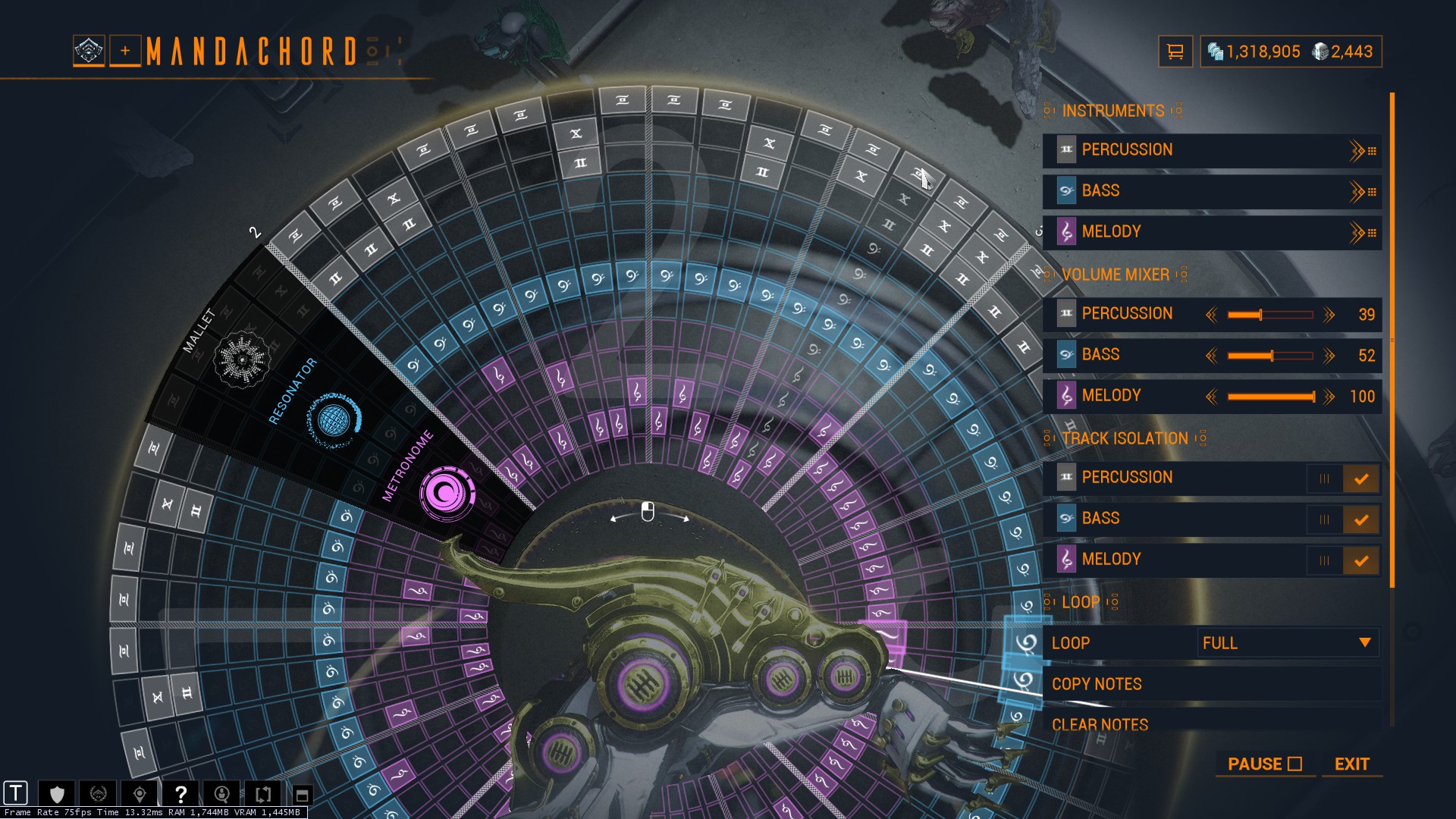Screen dimensions: 1456x819
Task: Toggle Melody track isolation checkmark
Action: pos(1360,560)
